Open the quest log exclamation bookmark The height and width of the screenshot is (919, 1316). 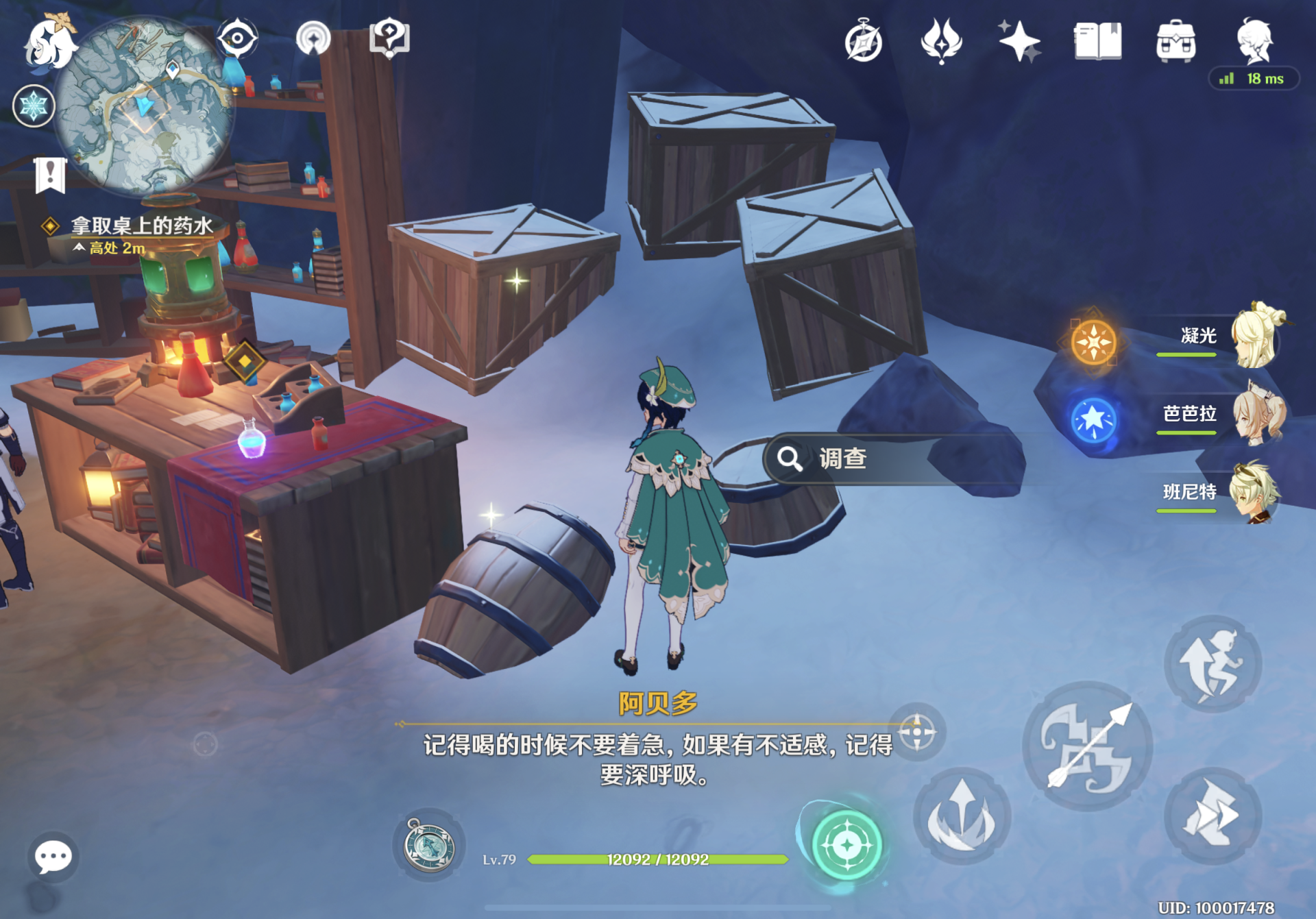50,174
